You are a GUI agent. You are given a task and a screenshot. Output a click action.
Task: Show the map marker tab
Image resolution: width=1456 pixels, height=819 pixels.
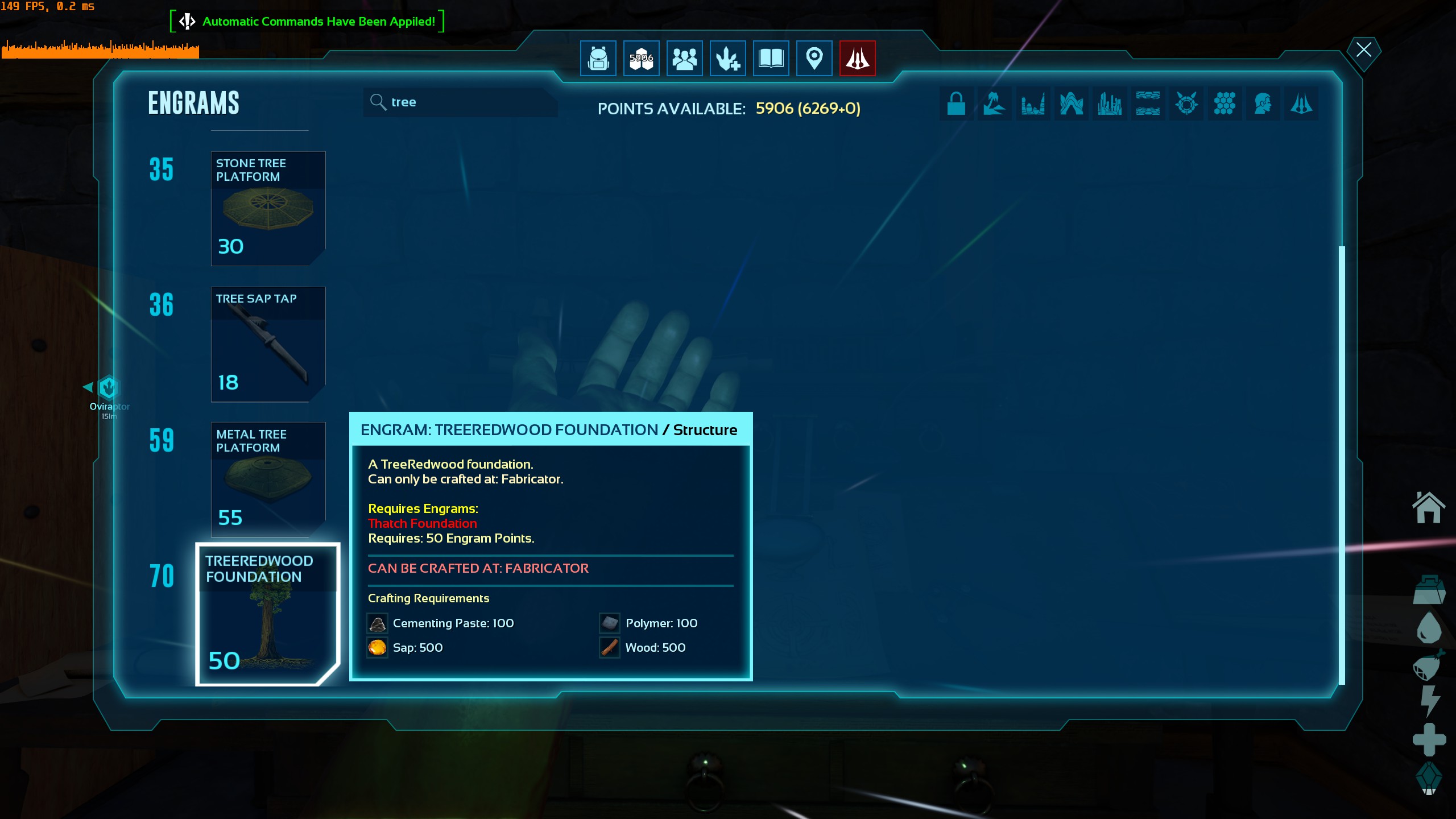[814, 58]
